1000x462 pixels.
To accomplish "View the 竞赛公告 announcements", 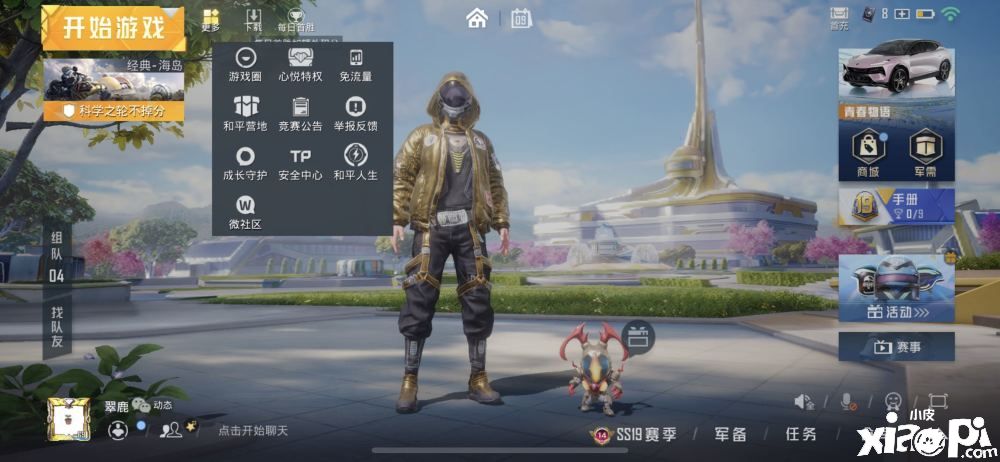I will click(300, 114).
